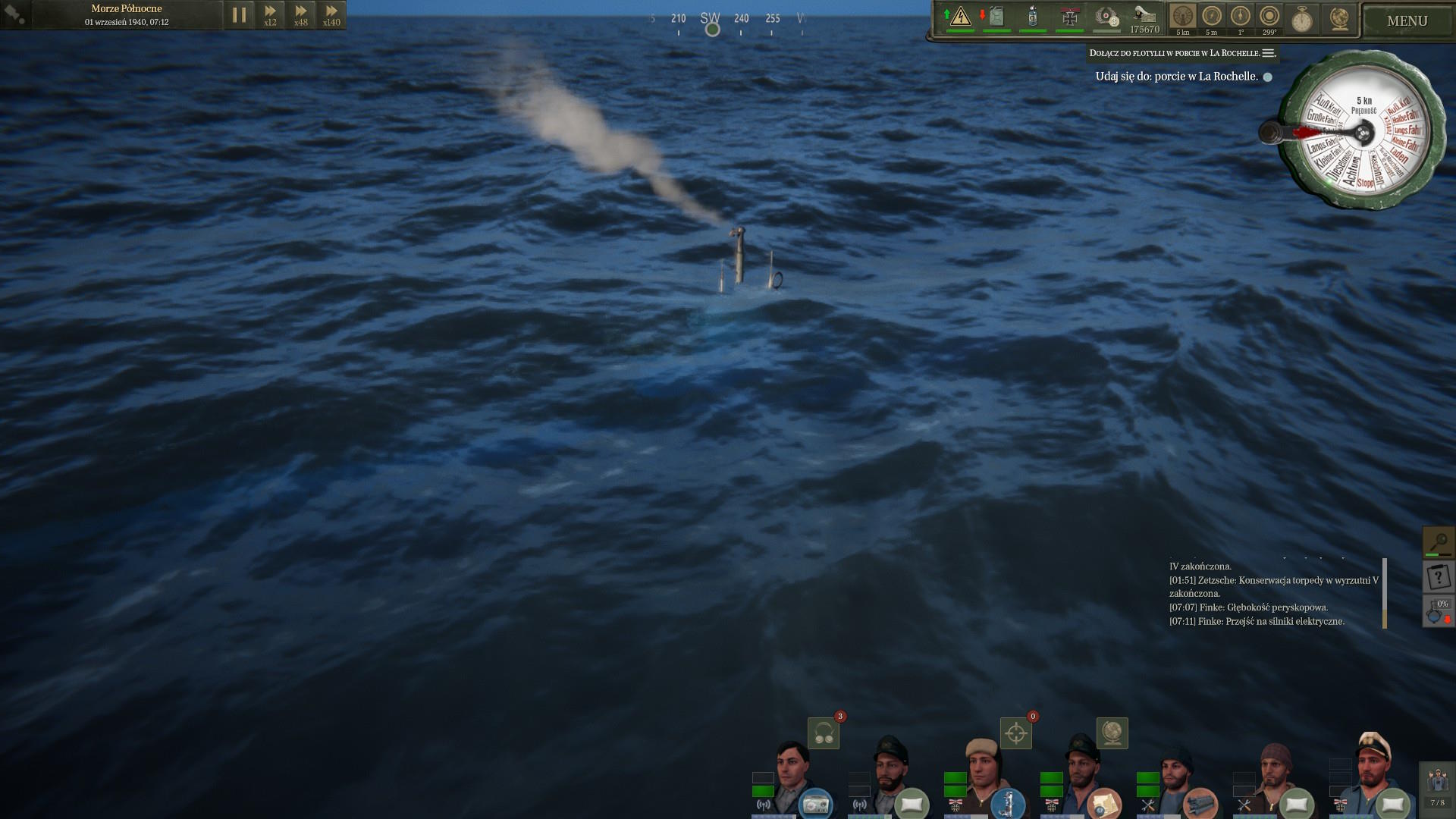Expand the La Rochelle flotilla objective list

[1269, 53]
